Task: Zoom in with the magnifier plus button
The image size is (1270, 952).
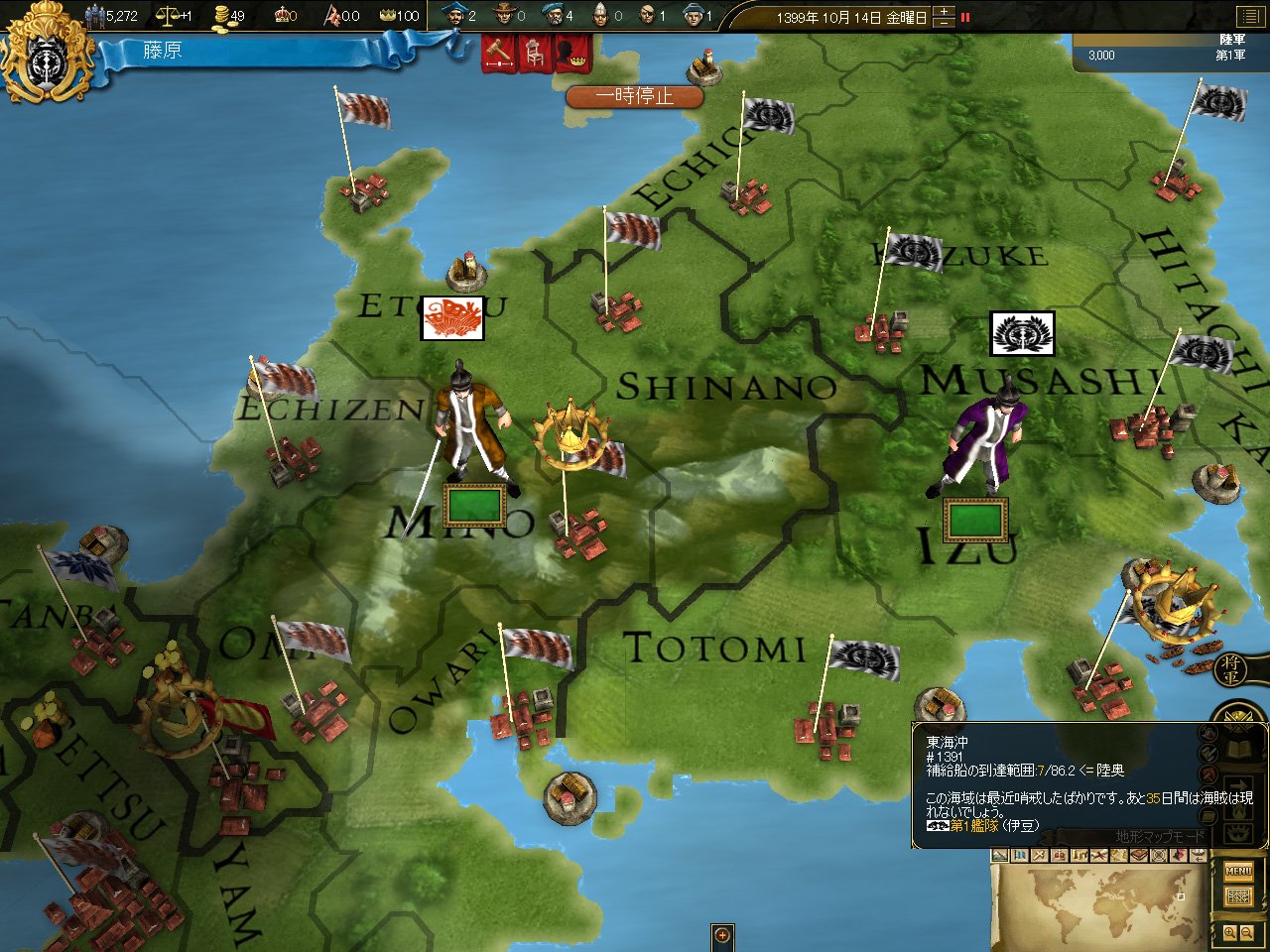Action: pos(1230,933)
